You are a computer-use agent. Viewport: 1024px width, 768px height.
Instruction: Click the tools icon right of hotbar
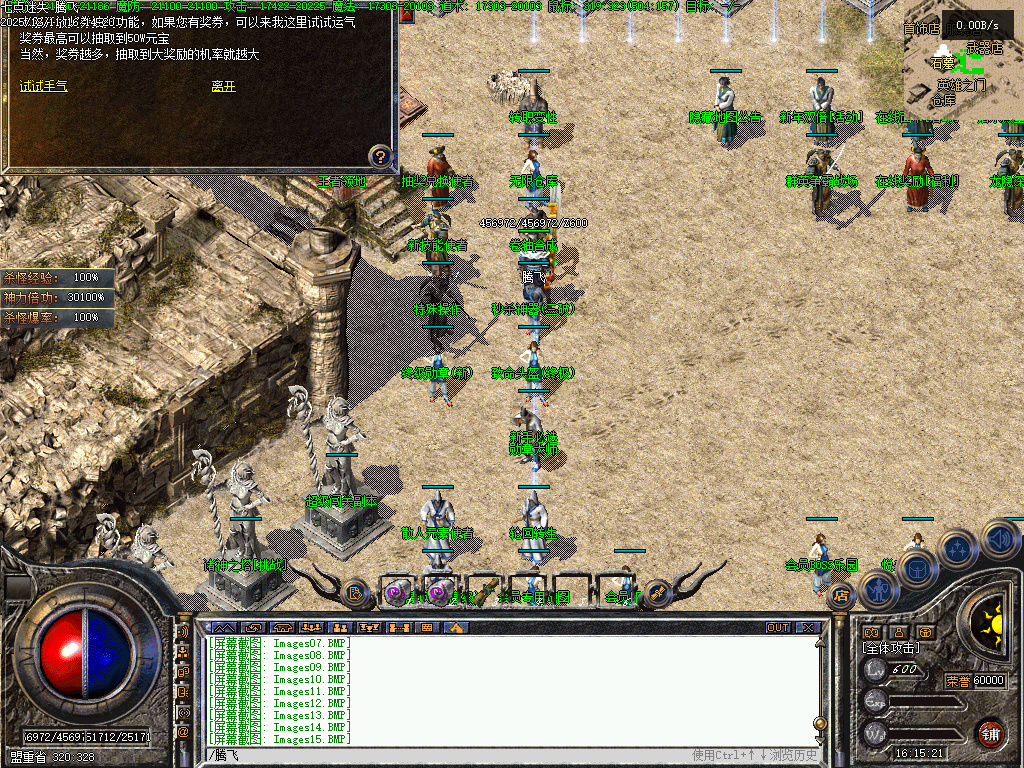(657, 592)
